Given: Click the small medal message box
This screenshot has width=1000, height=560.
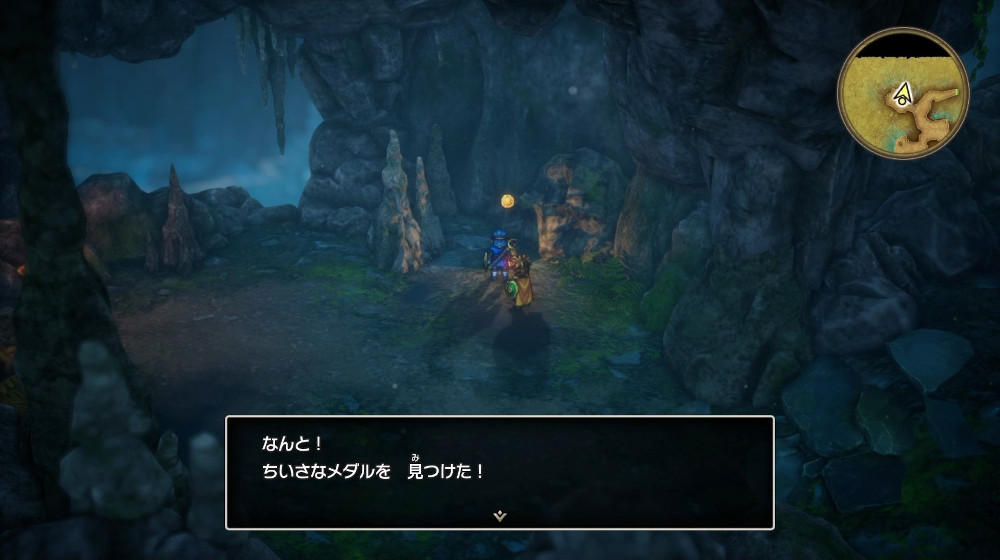Looking at the screenshot, I should (499, 471).
